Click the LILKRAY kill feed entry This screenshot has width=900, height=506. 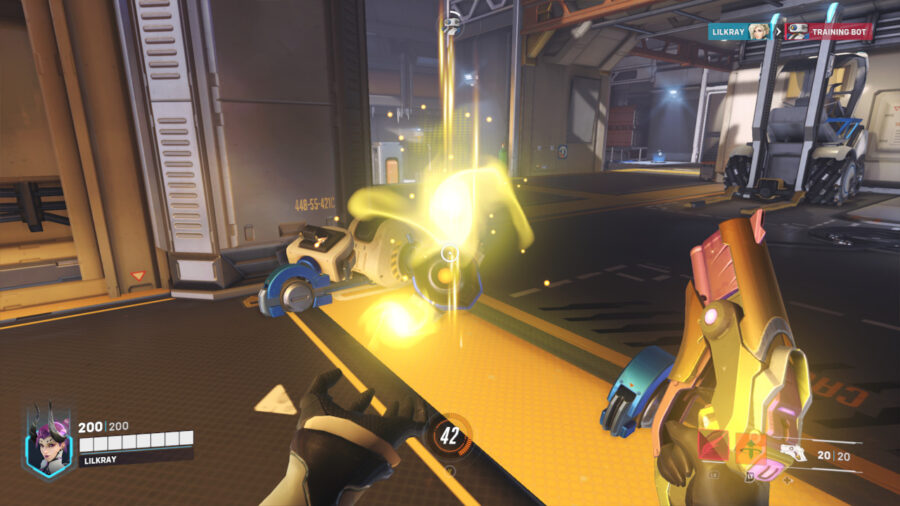[732, 31]
